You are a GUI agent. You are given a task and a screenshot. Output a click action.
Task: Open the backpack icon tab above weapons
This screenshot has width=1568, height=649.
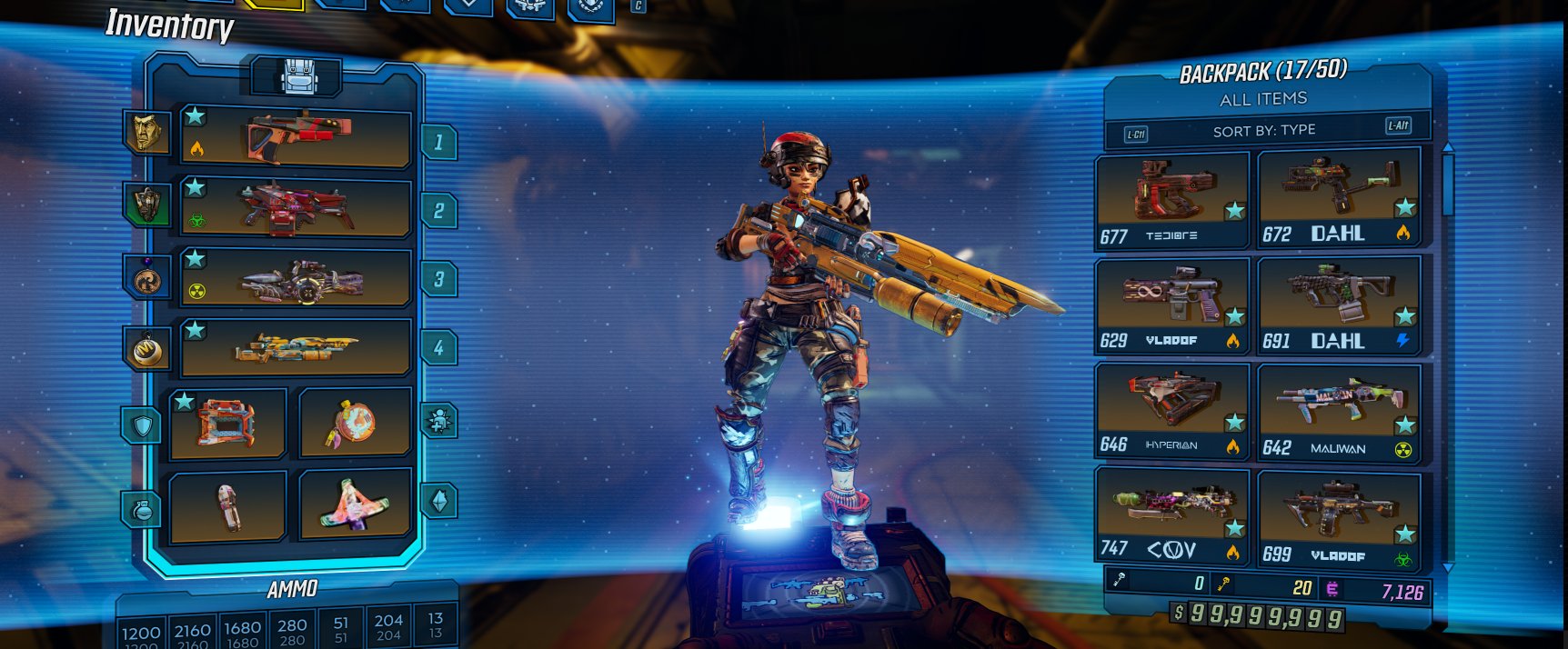(296, 77)
